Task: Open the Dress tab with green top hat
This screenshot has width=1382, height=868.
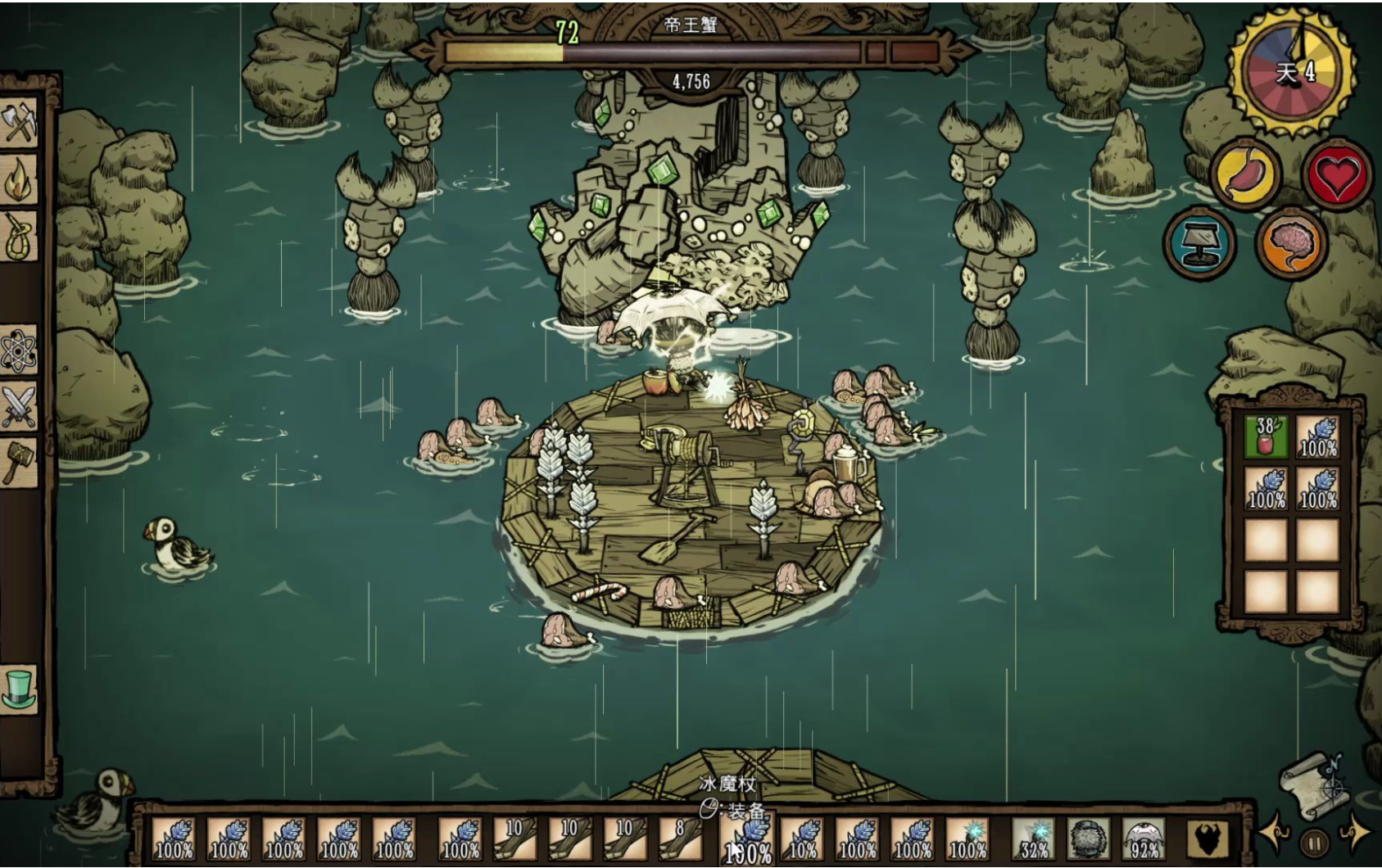Action: coord(20,688)
